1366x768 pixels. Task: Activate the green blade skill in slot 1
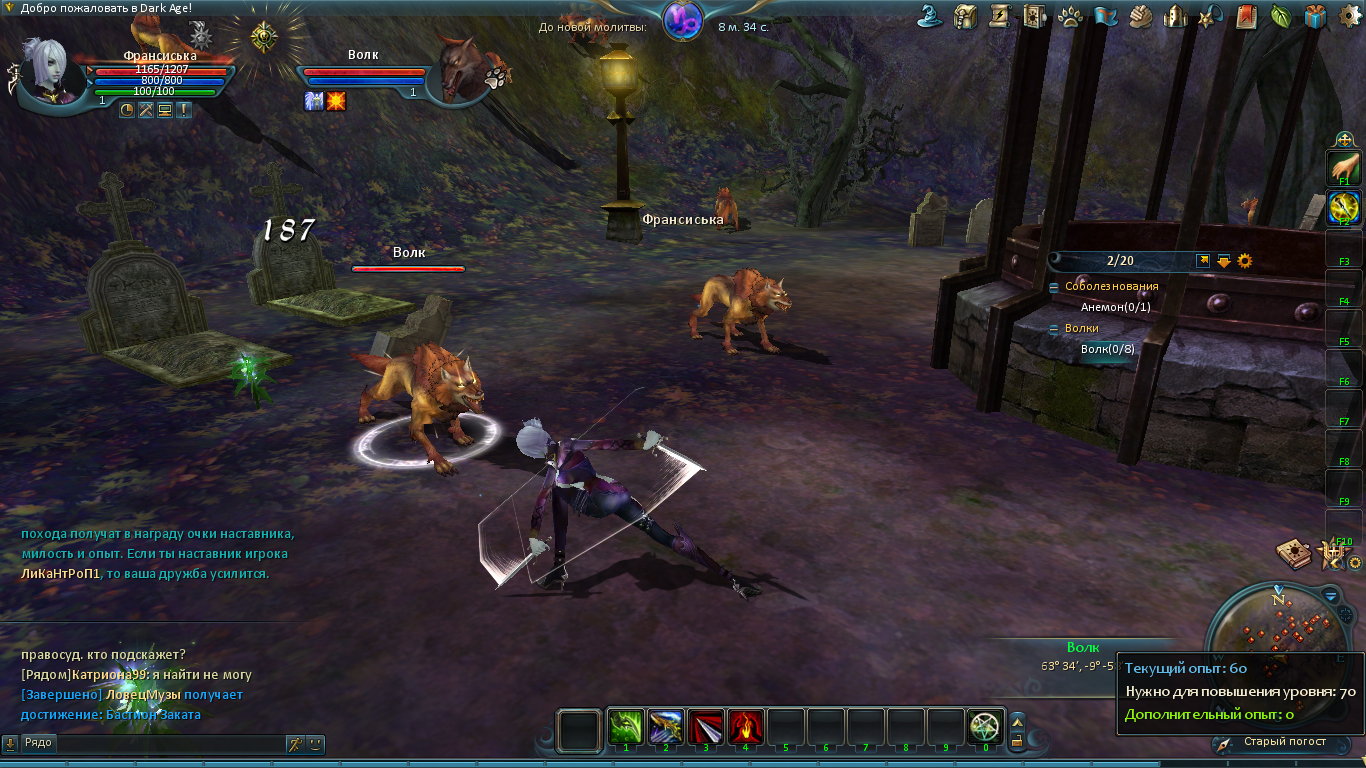pyautogui.click(x=626, y=726)
